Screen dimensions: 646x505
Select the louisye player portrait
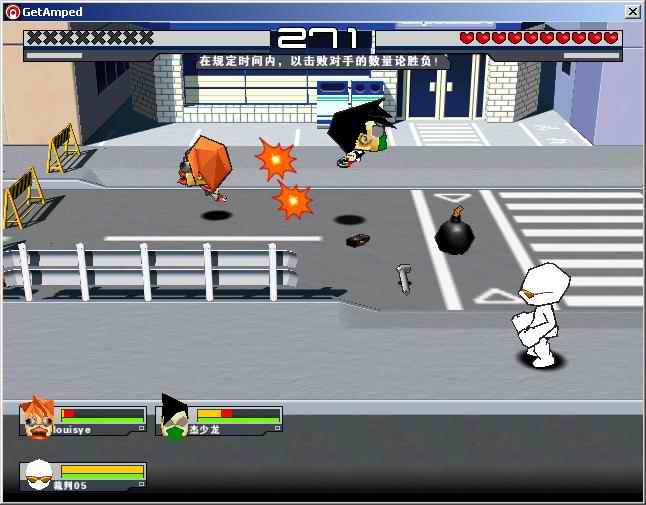[x=38, y=418]
